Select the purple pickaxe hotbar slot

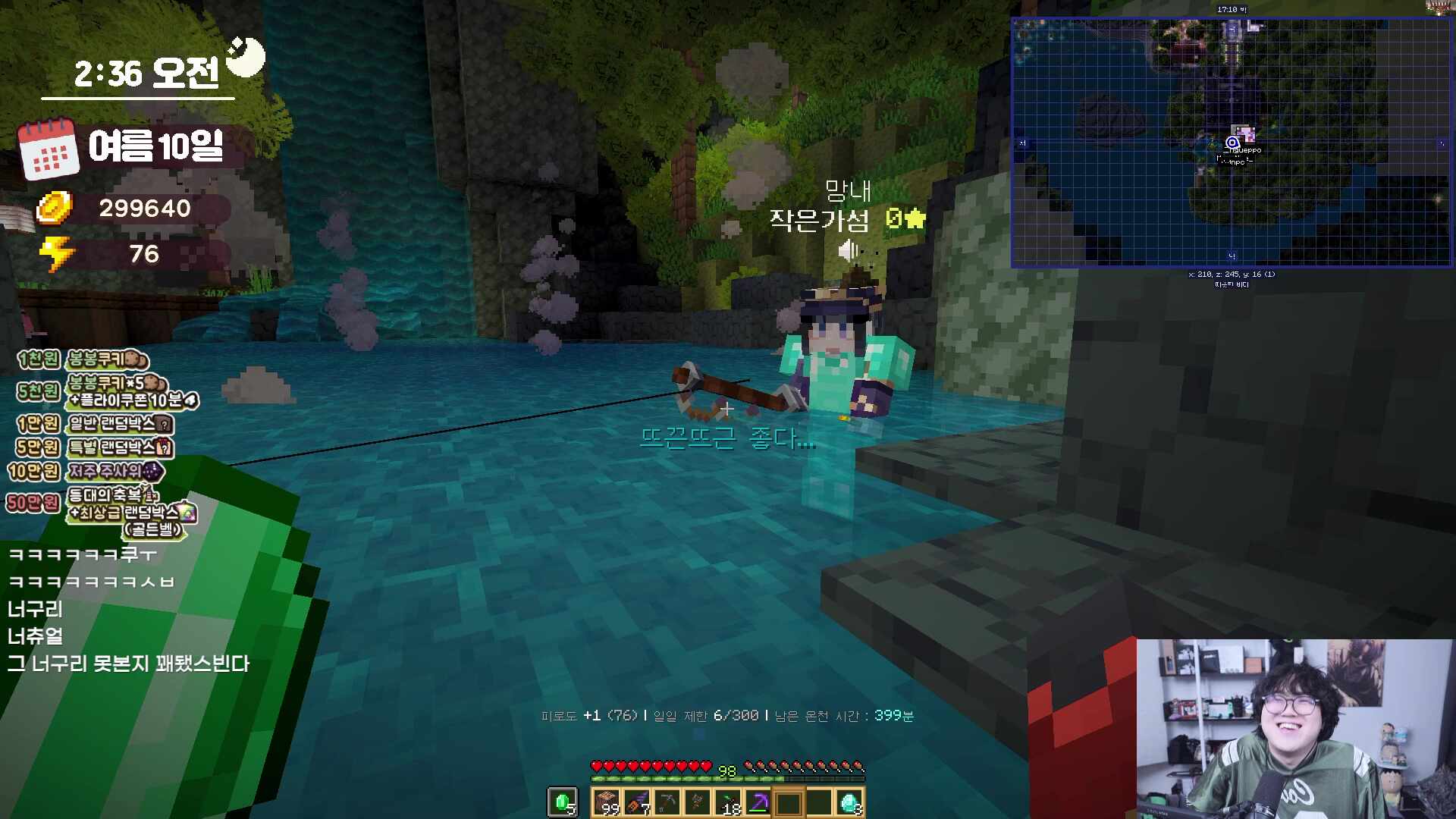coord(758,802)
